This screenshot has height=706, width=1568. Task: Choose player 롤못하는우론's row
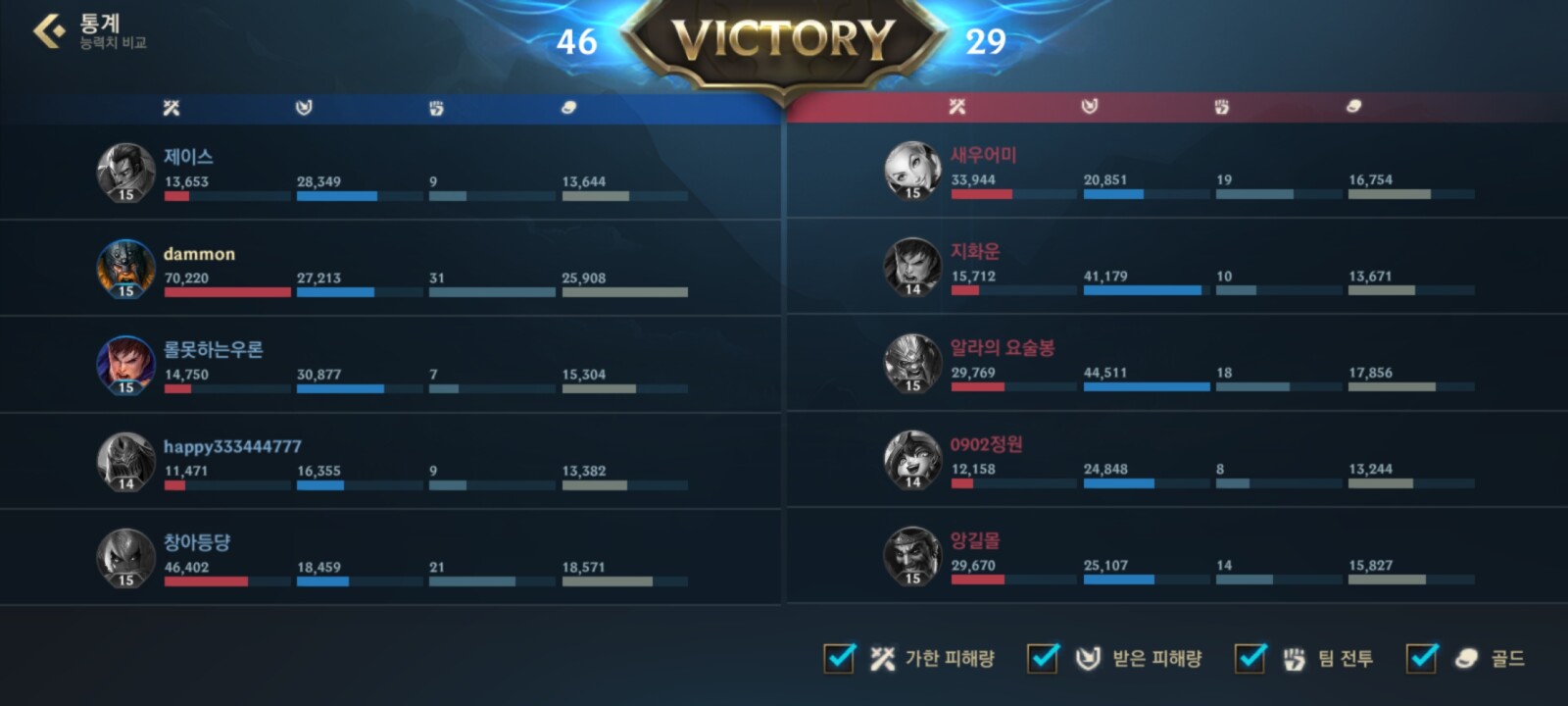392,365
